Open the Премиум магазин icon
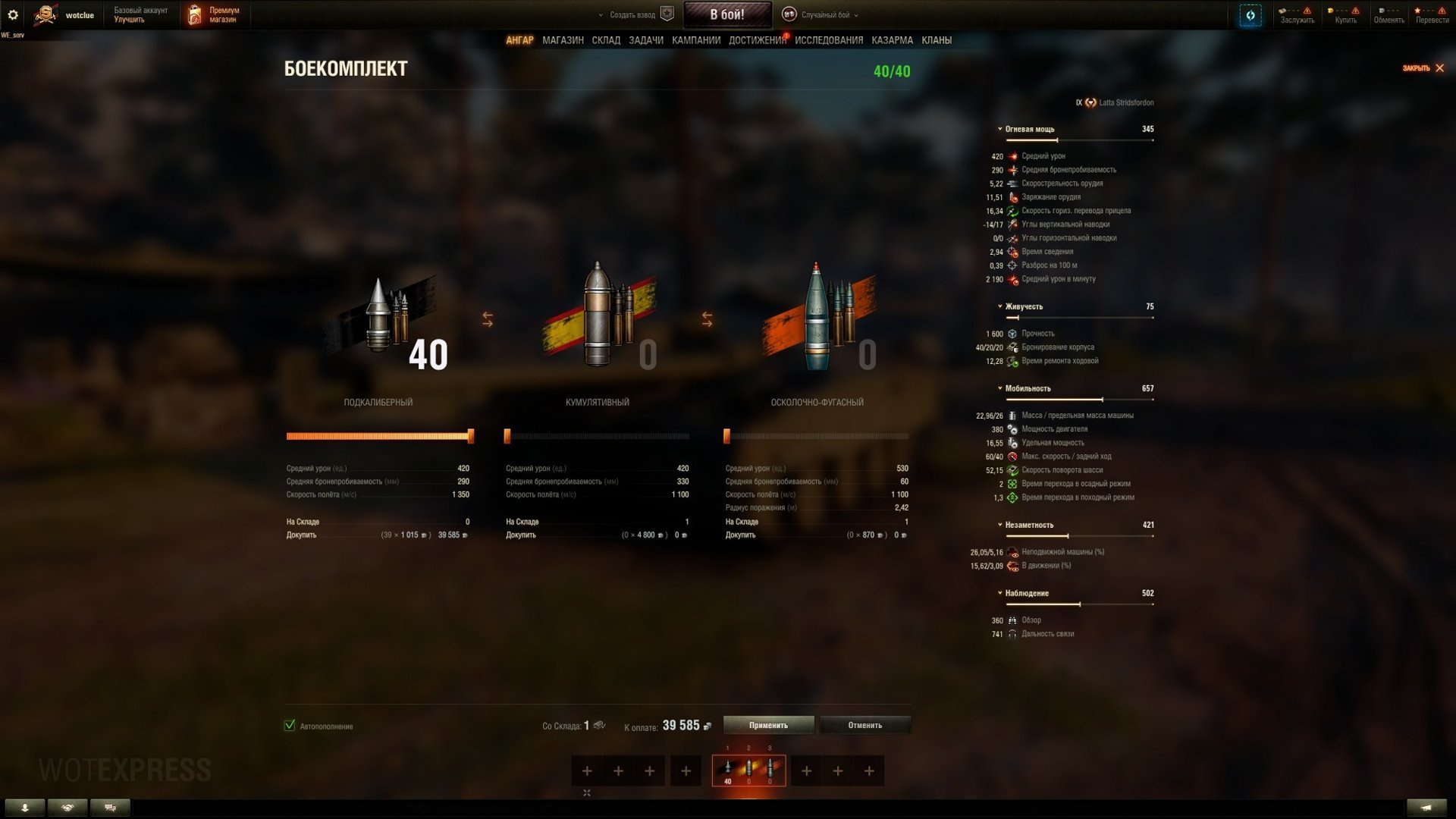1456x819 pixels. 194,14
